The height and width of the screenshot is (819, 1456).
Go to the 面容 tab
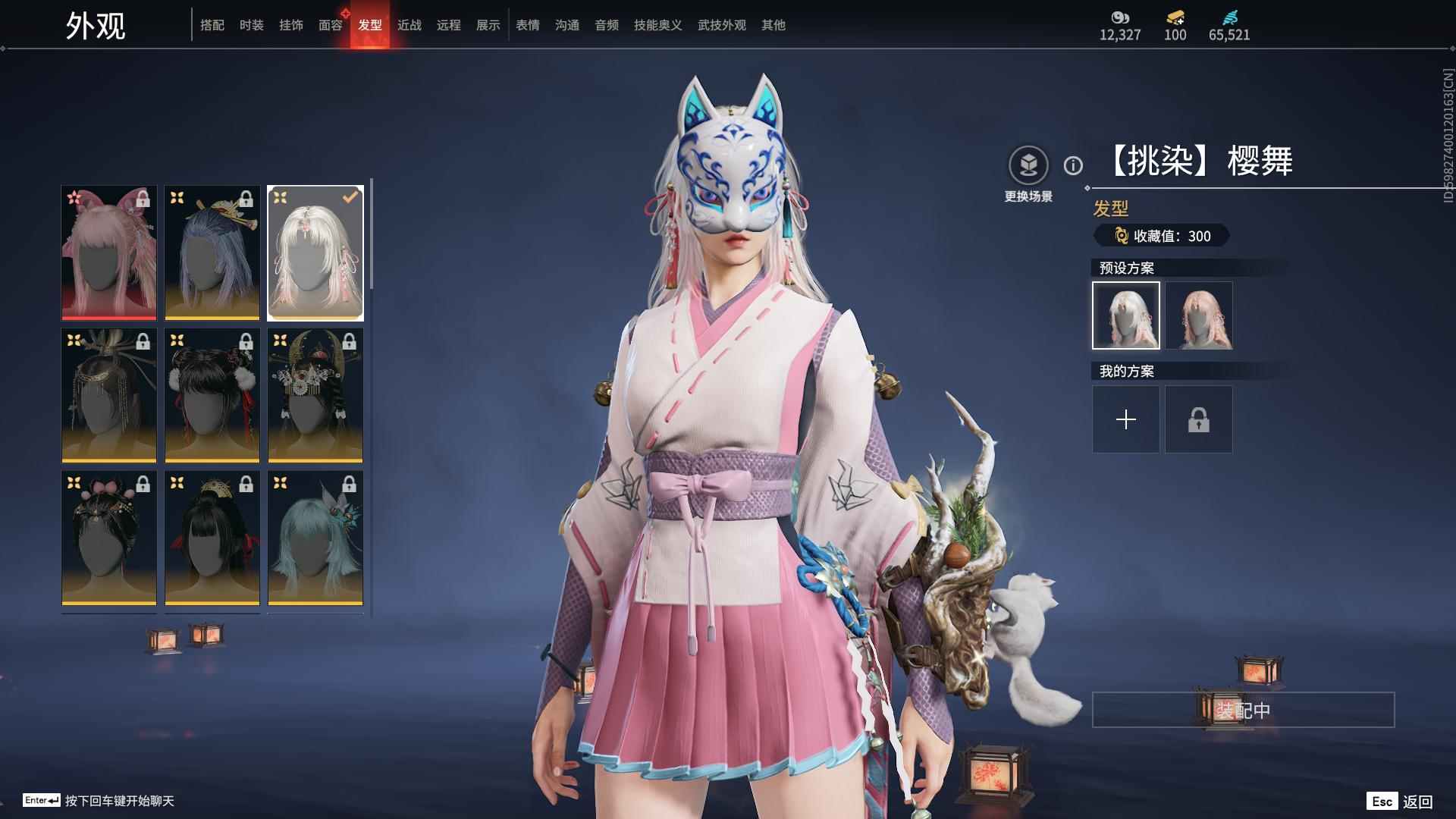point(331,25)
